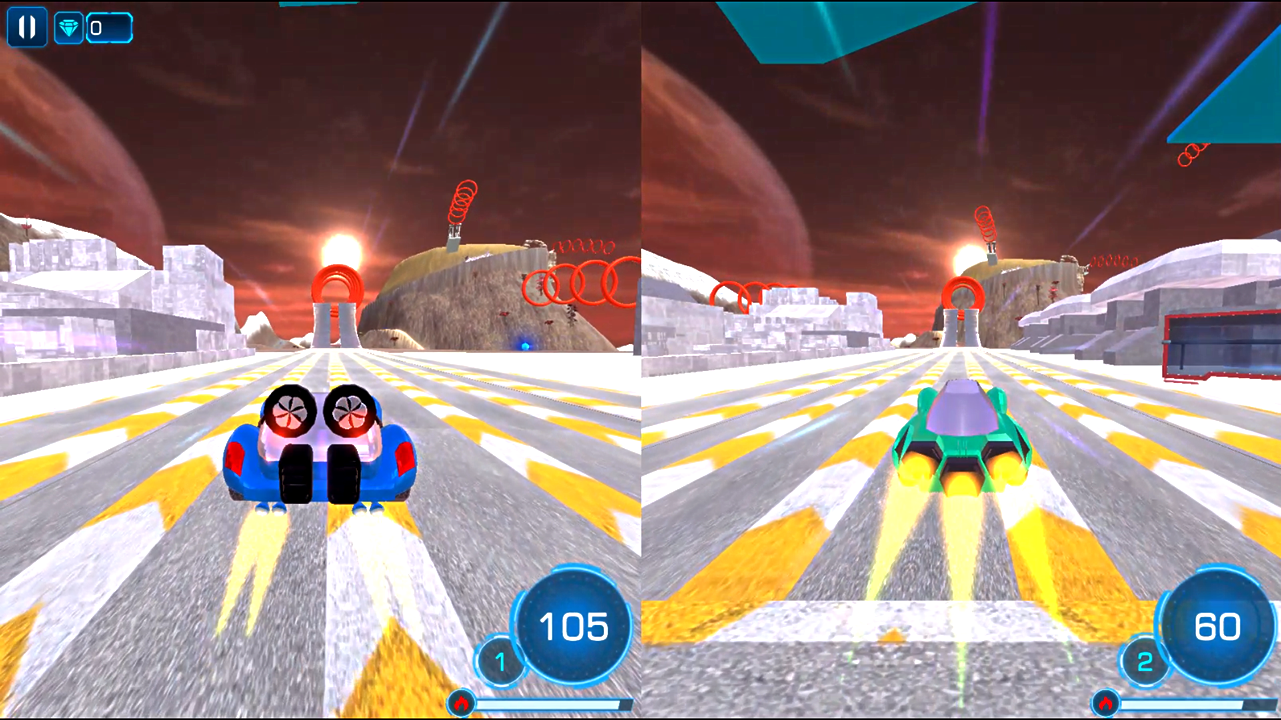This screenshot has height=720, width=1281.
Task: Click player 1's speedometer showing 105
Action: click(573, 627)
